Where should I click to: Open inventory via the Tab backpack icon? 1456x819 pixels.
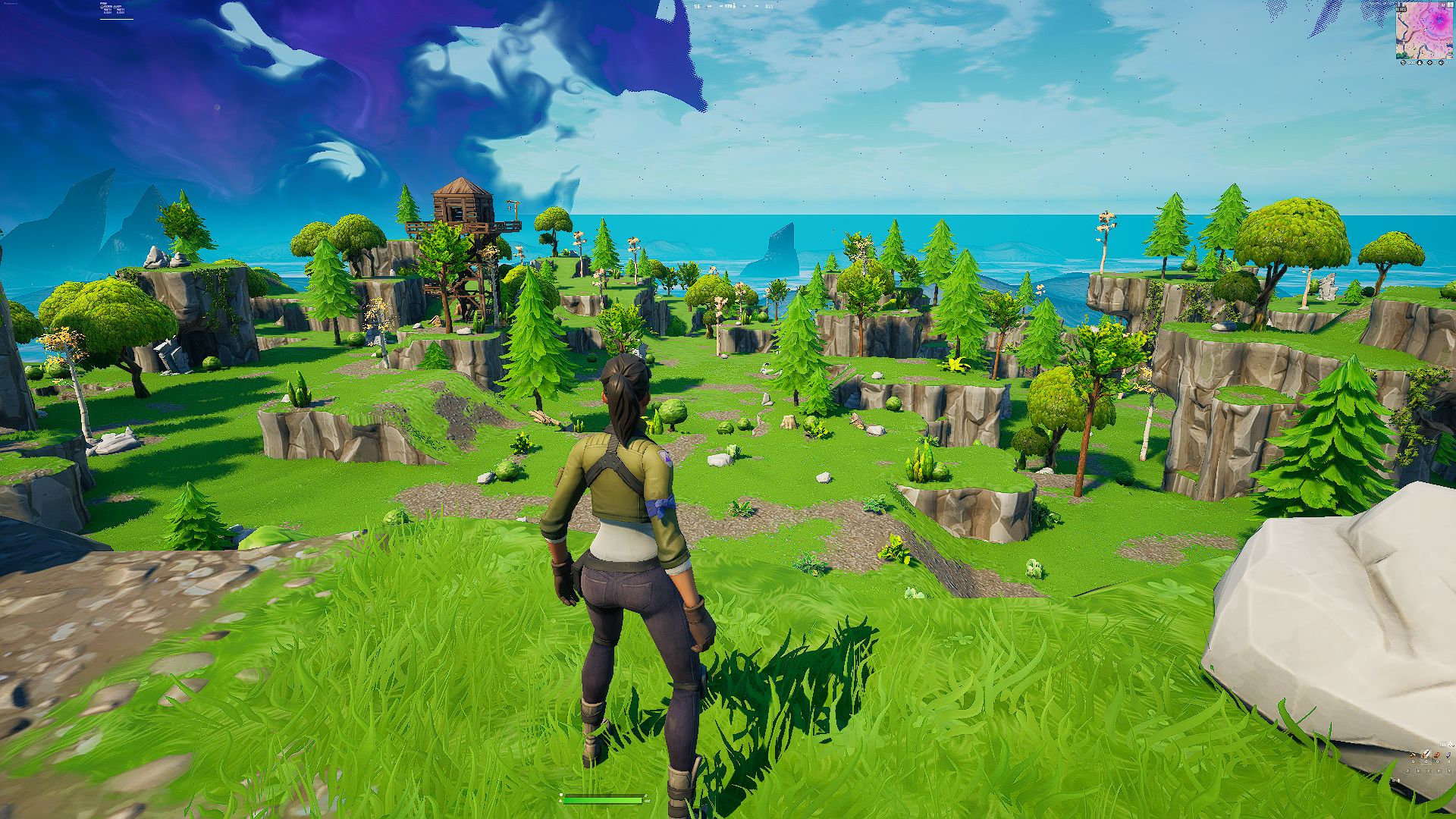[1451, 745]
